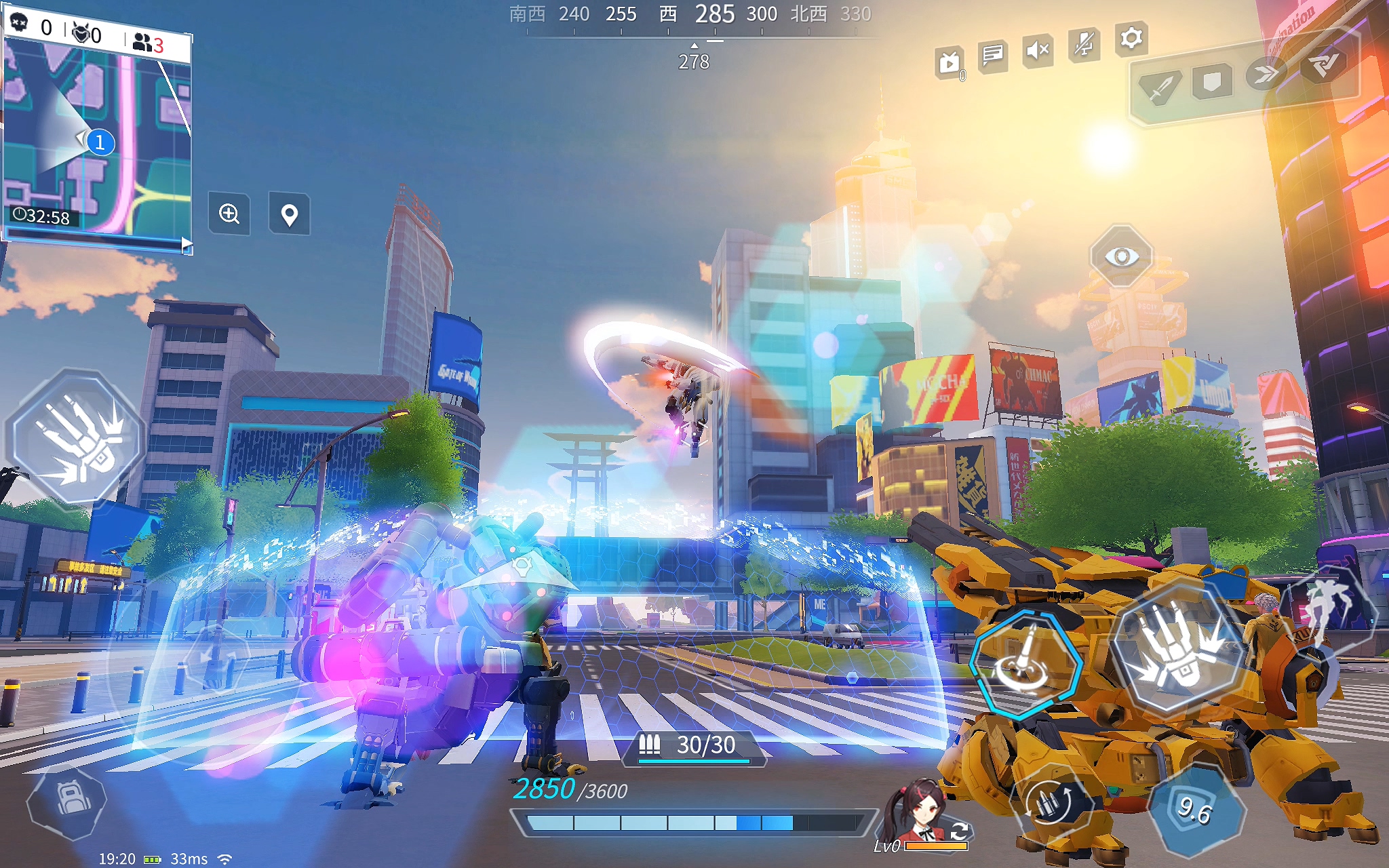The width and height of the screenshot is (1389, 868).
Task: Open the backpack inventory
Action: (66, 801)
